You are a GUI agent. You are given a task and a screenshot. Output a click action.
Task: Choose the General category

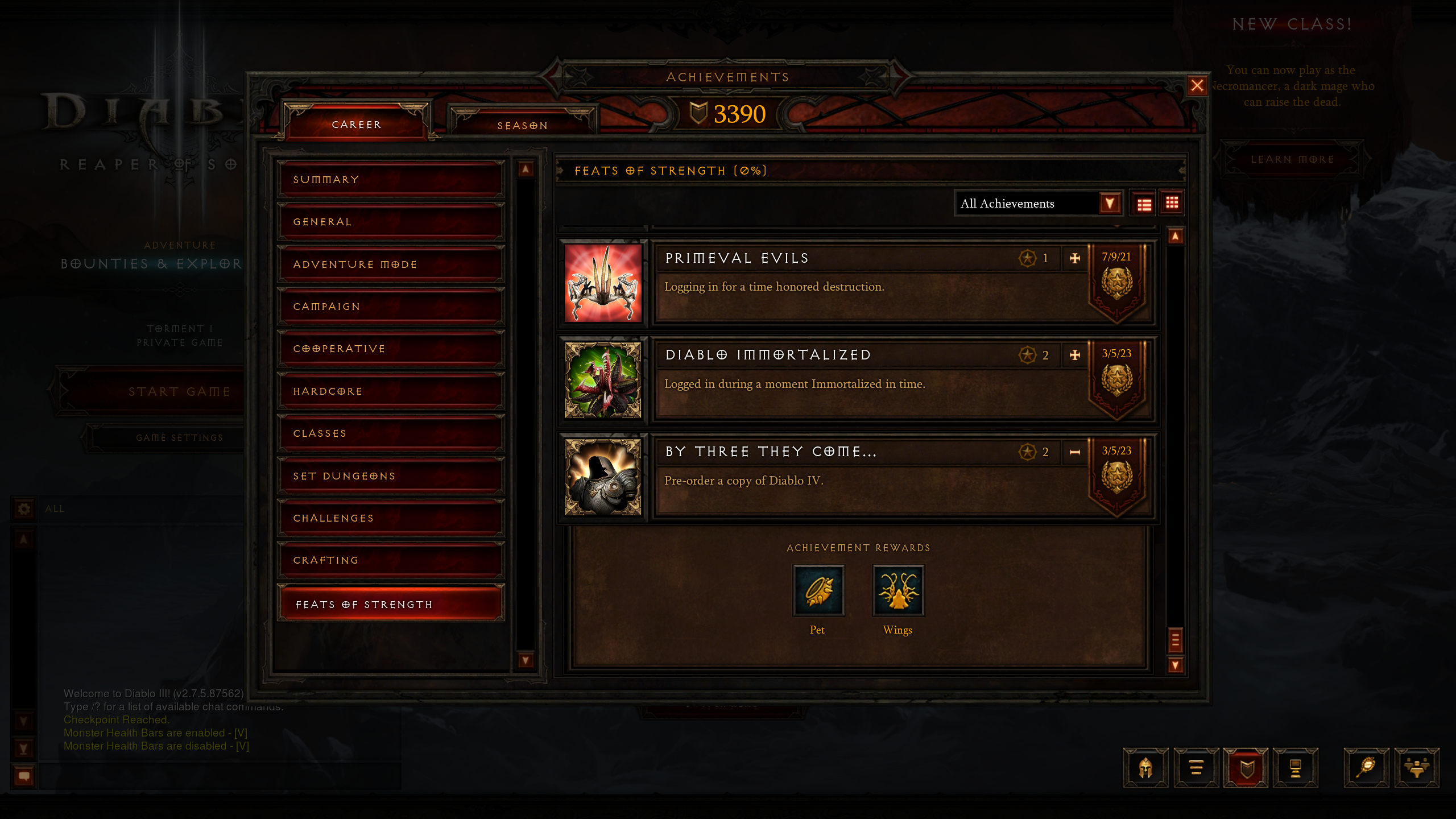pos(391,222)
